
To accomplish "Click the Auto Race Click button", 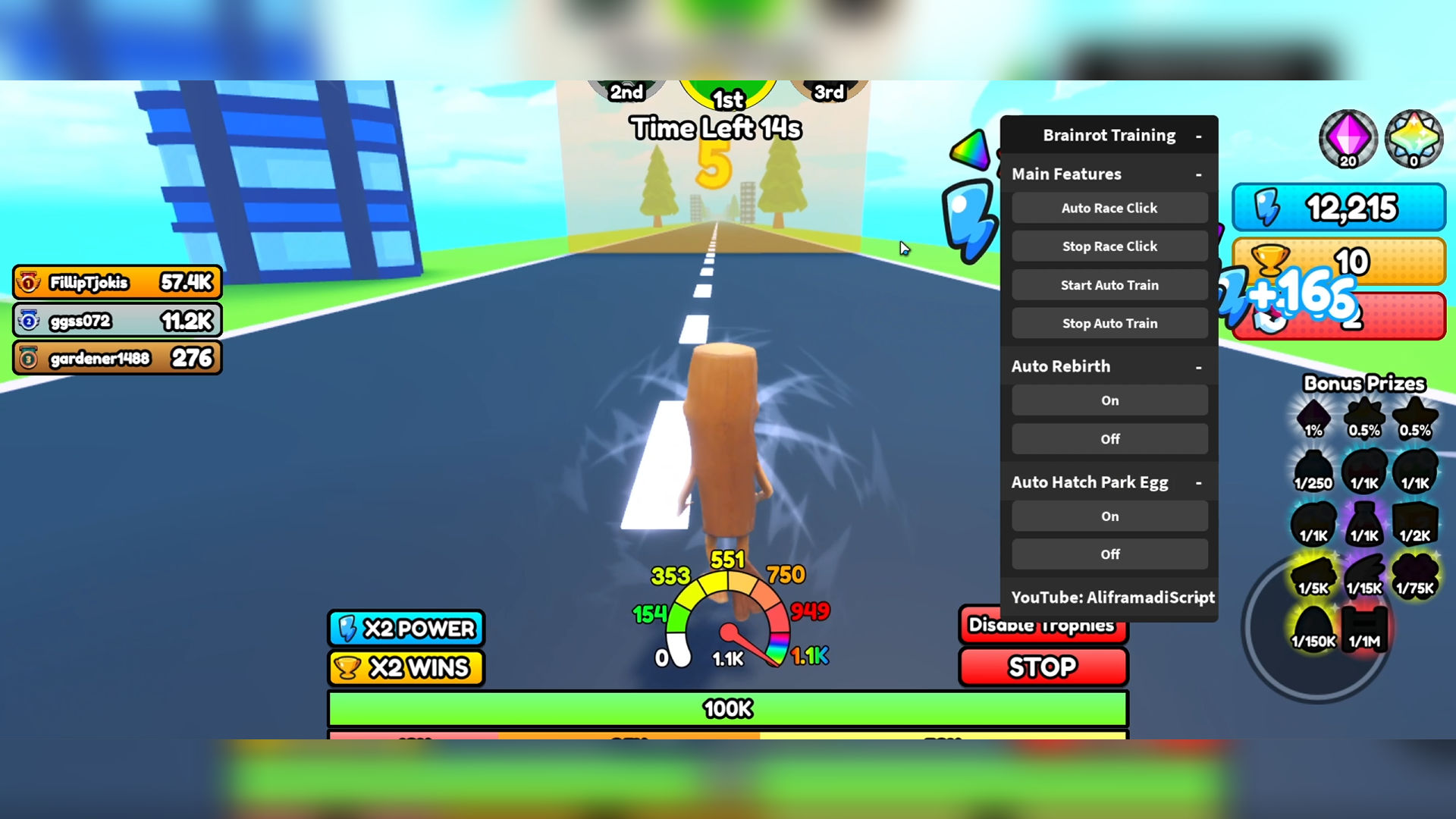I will (1109, 208).
